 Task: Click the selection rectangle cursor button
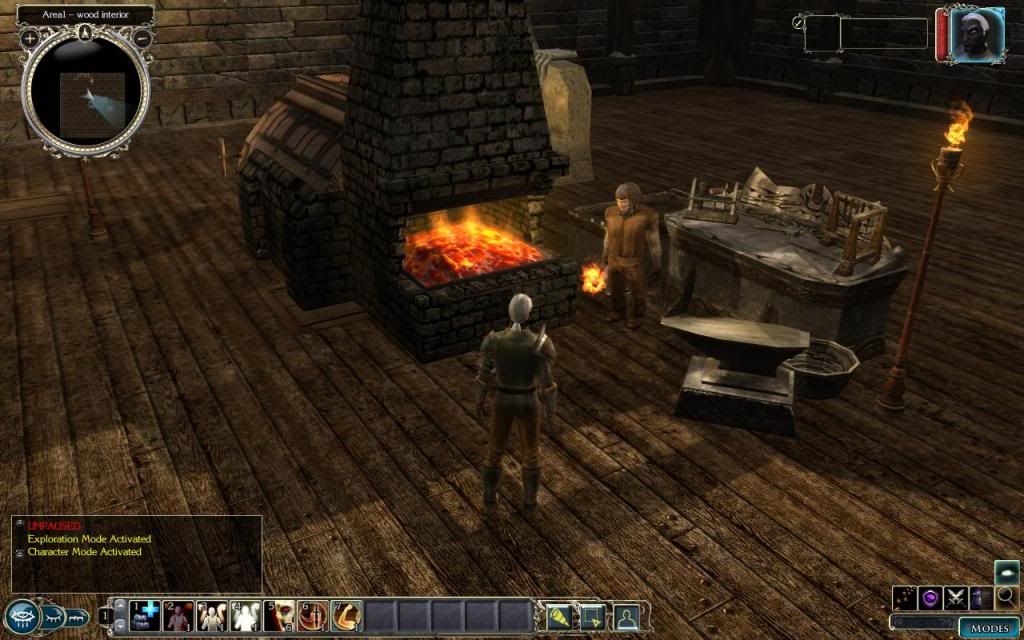[x=593, y=616]
